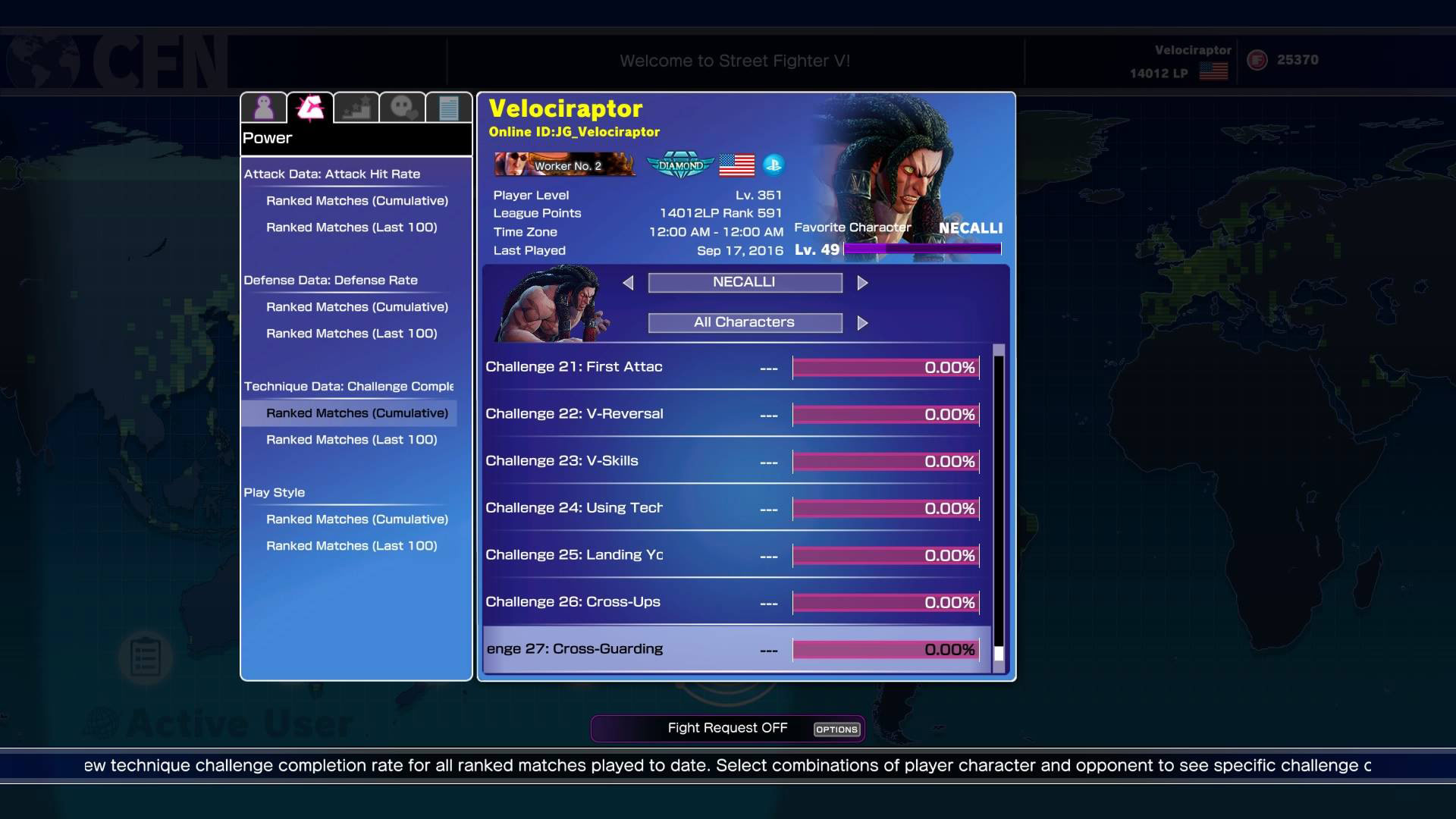This screenshot has height=819, width=1456.
Task: Select Ranked Matches (Last 100) under Play Style
Action: 351,545
